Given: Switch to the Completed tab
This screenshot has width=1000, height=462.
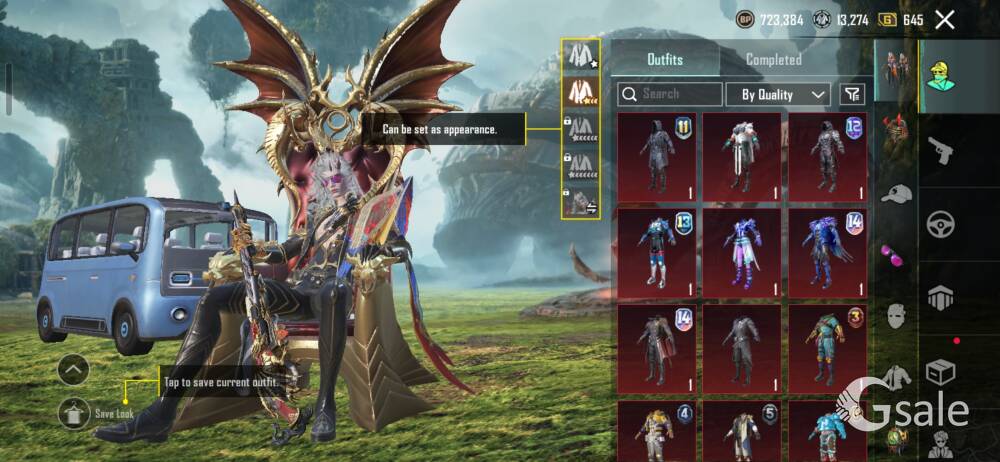Looking at the screenshot, I should [x=773, y=59].
